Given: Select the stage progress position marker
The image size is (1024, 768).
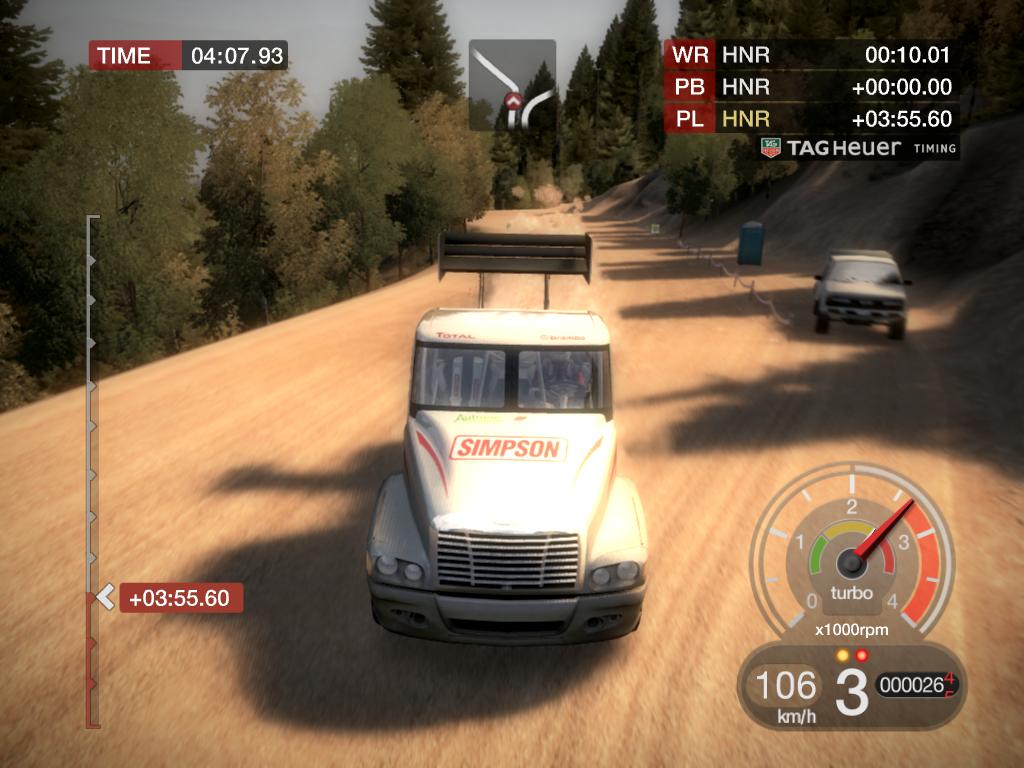Looking at the screenshot, I should pos(104,598).
